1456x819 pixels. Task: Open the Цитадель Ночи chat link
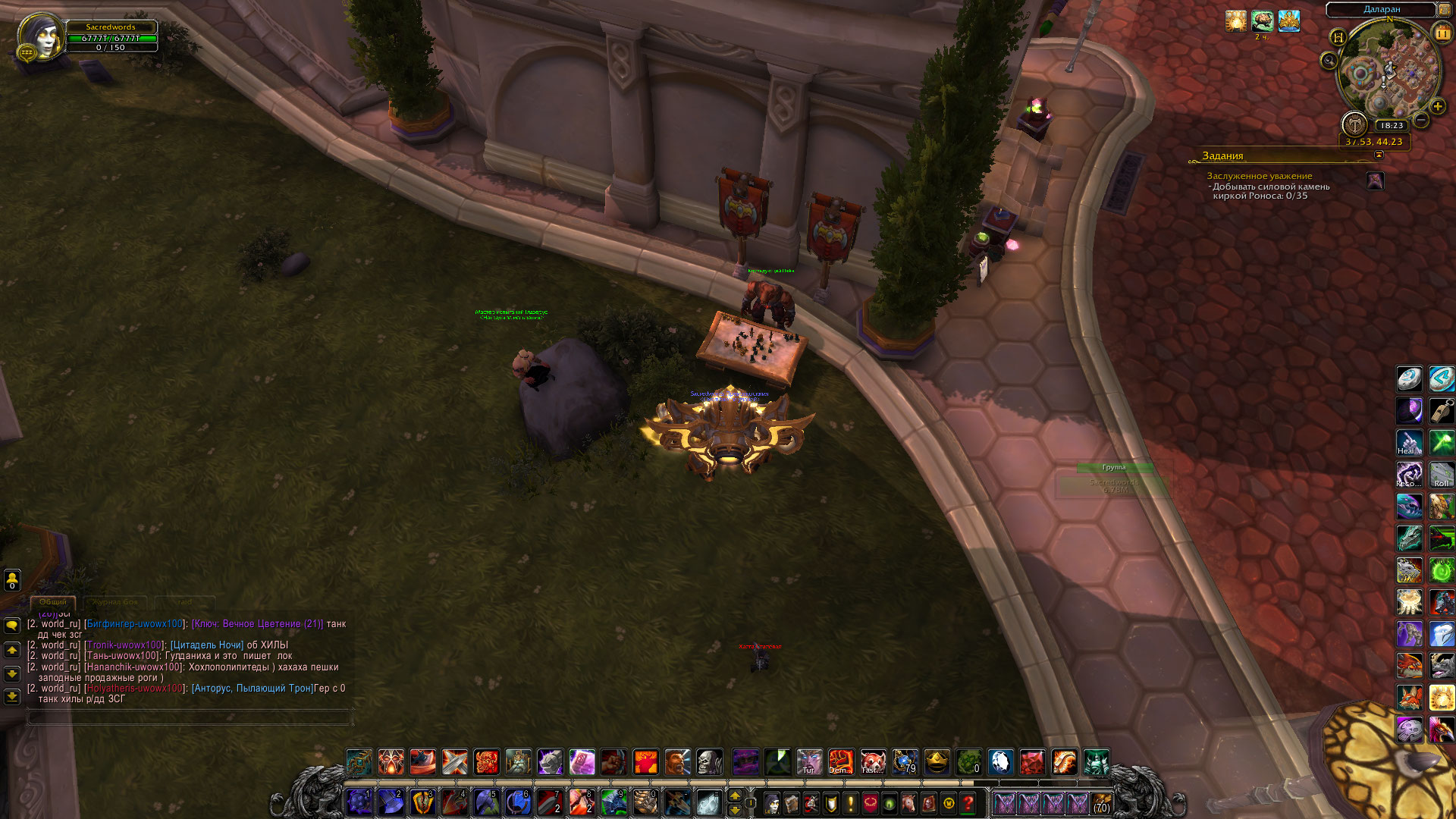(207, 645)
